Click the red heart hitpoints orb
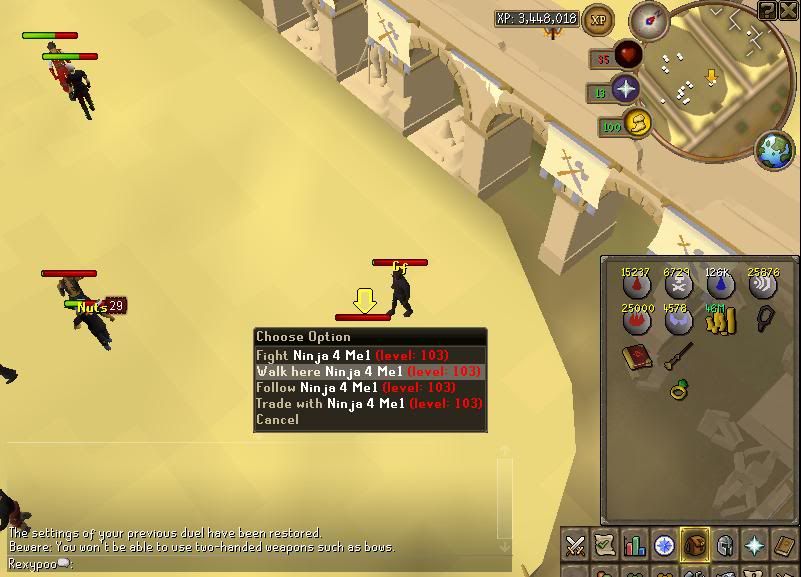This screenshot has width=801, height=577. point(627,55)
